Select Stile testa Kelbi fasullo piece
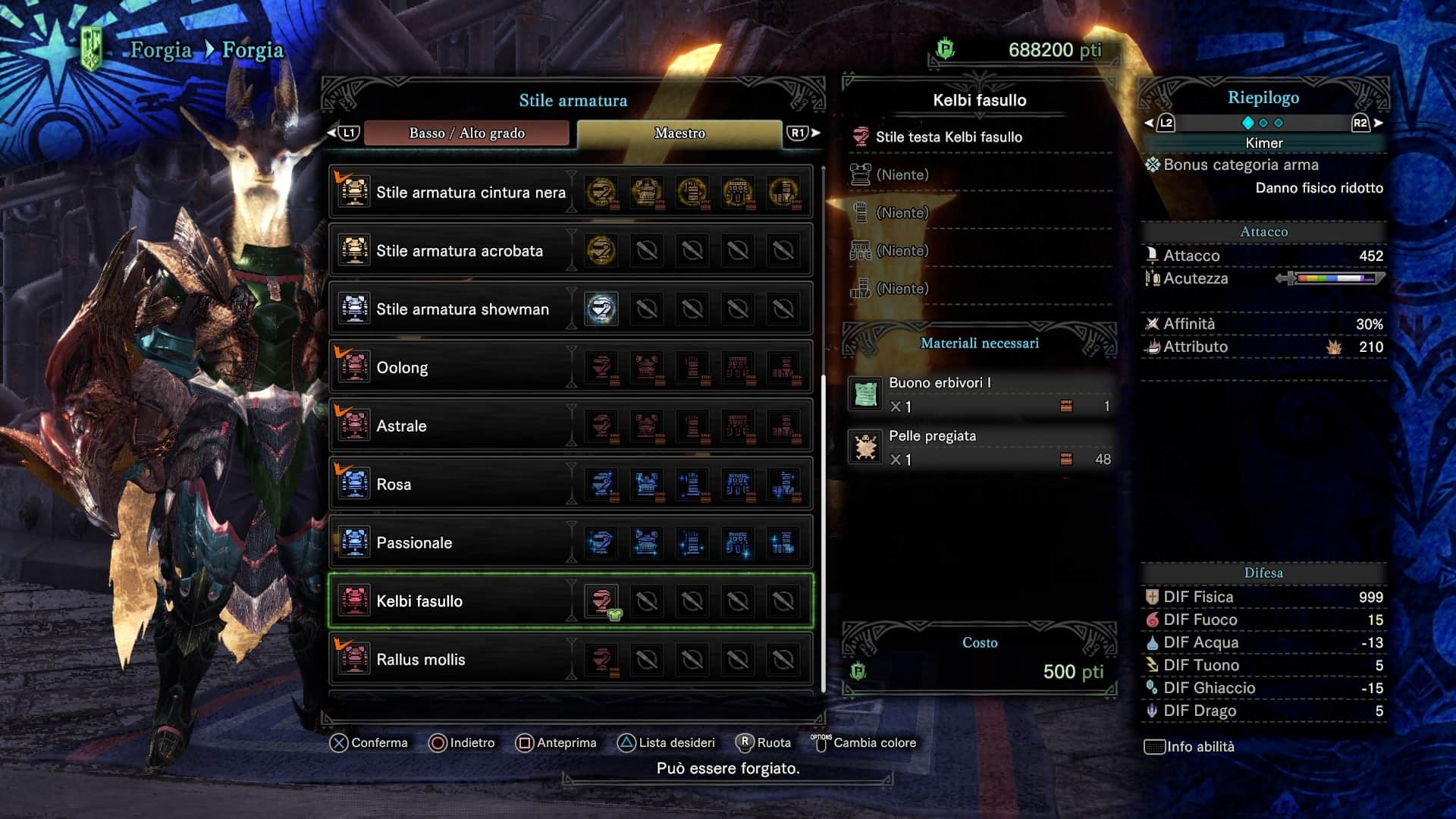 pos(948,137)
